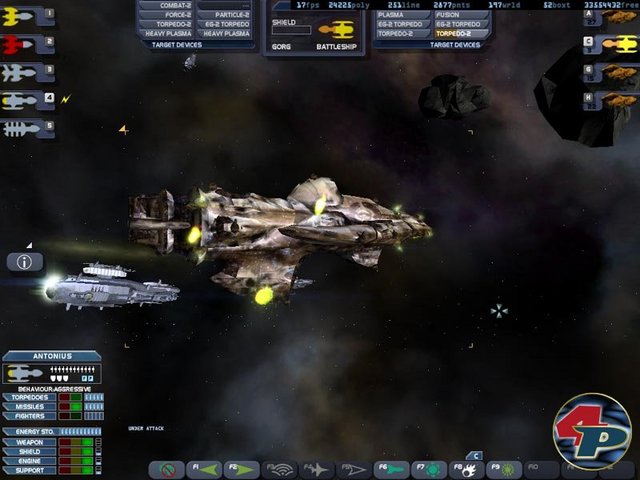Open the info panel button
Viewport: 640px width, 480px height.
(25, 262)
